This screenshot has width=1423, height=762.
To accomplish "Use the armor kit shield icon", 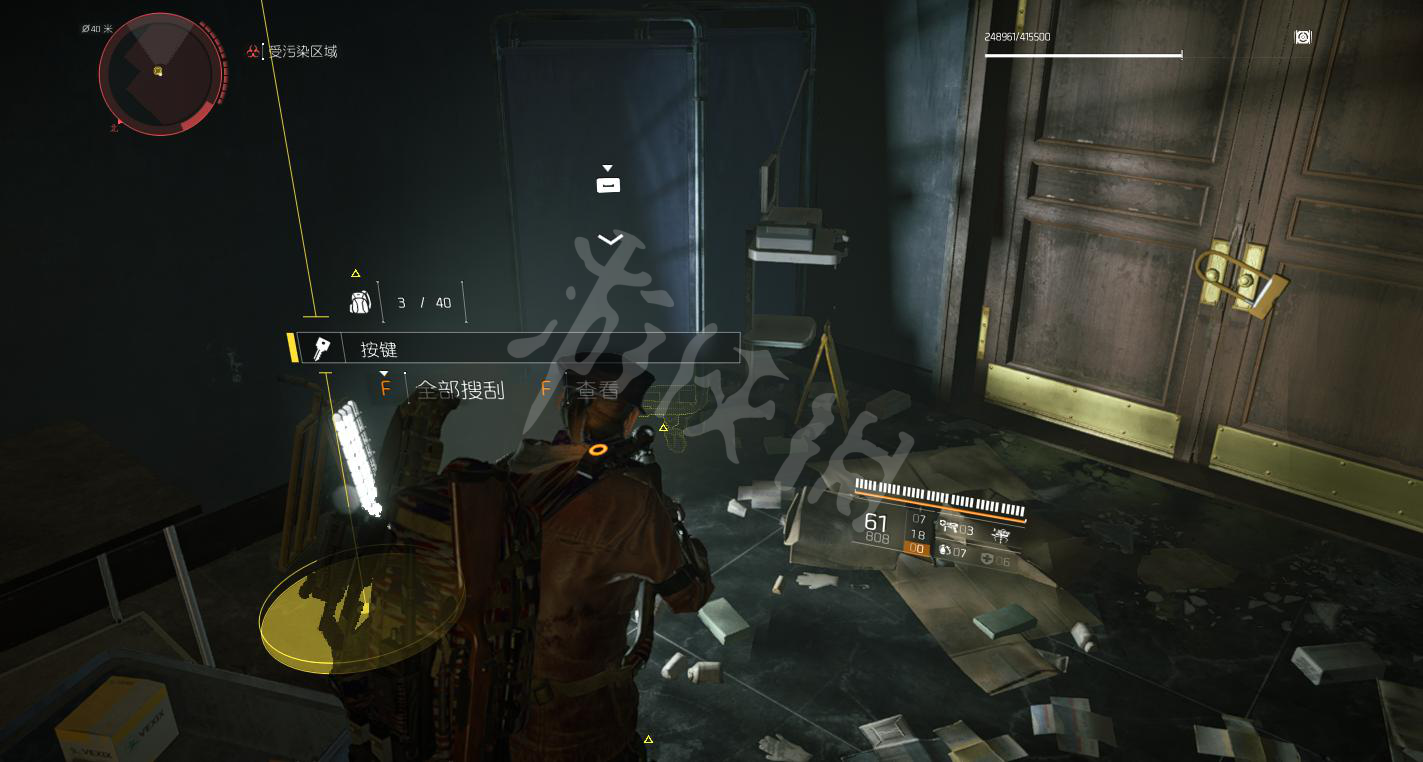I will tap(987, 560).
